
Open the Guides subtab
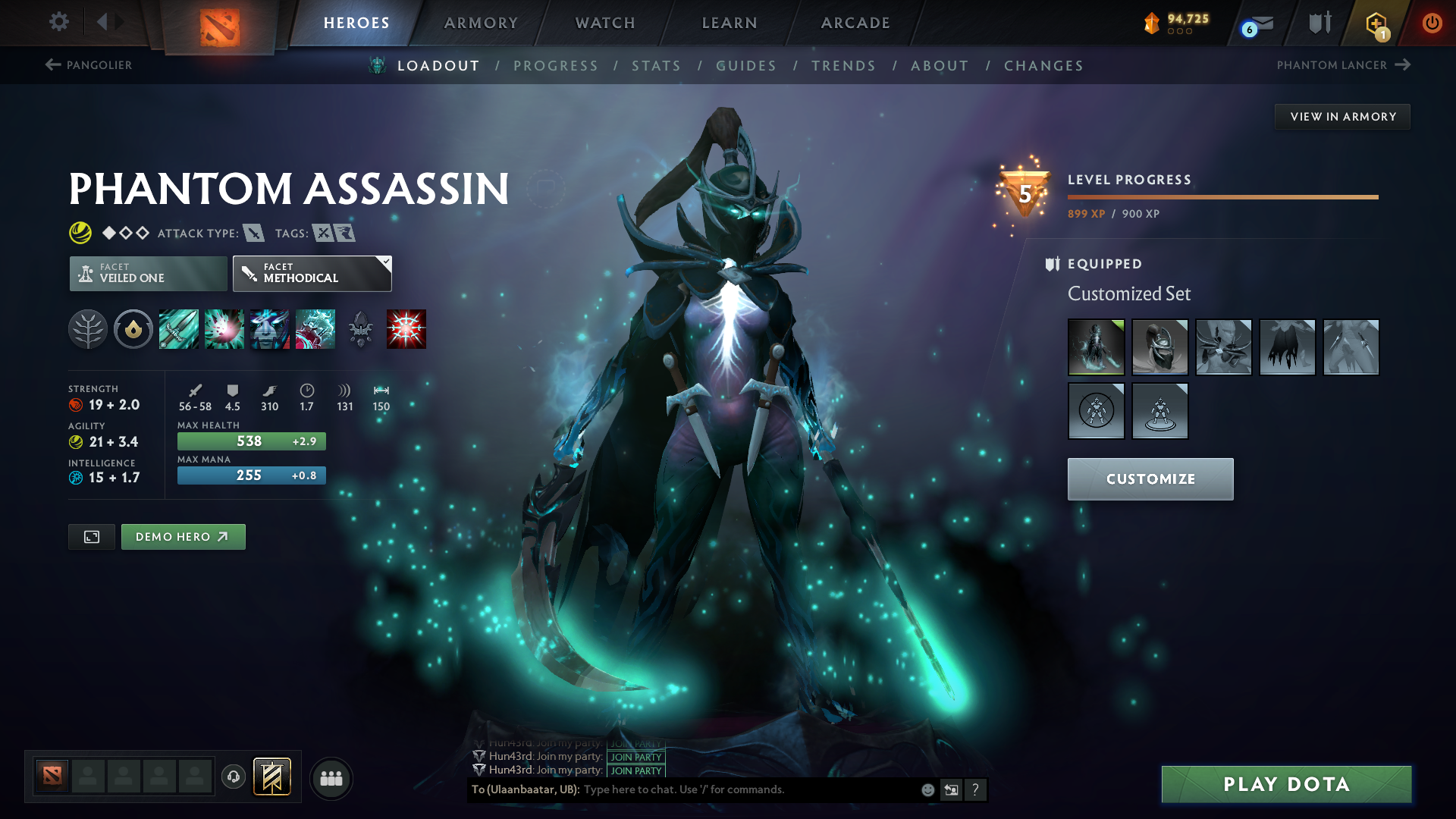[746, 66]
